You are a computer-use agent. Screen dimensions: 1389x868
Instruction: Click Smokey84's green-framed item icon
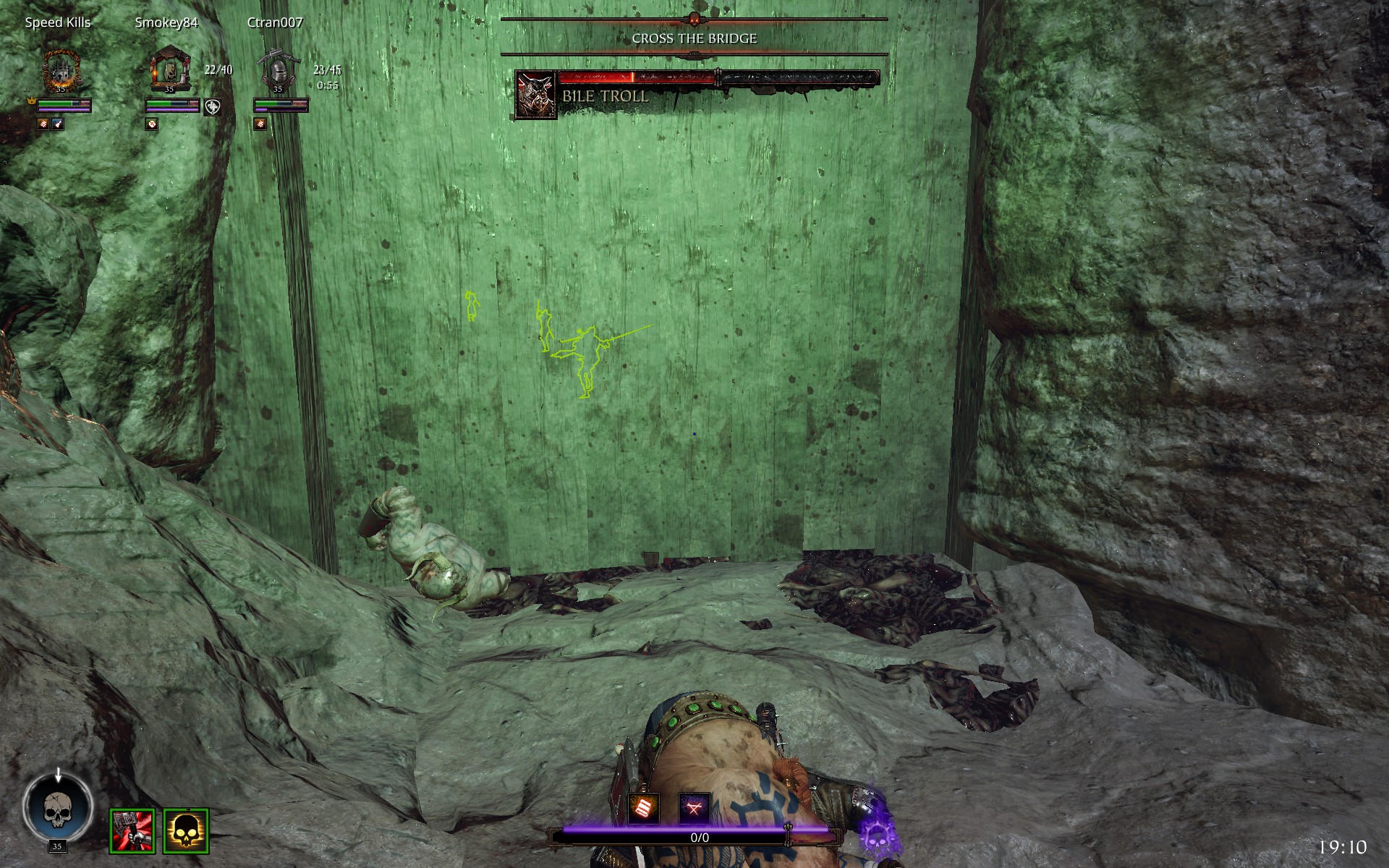coord(152,124)
